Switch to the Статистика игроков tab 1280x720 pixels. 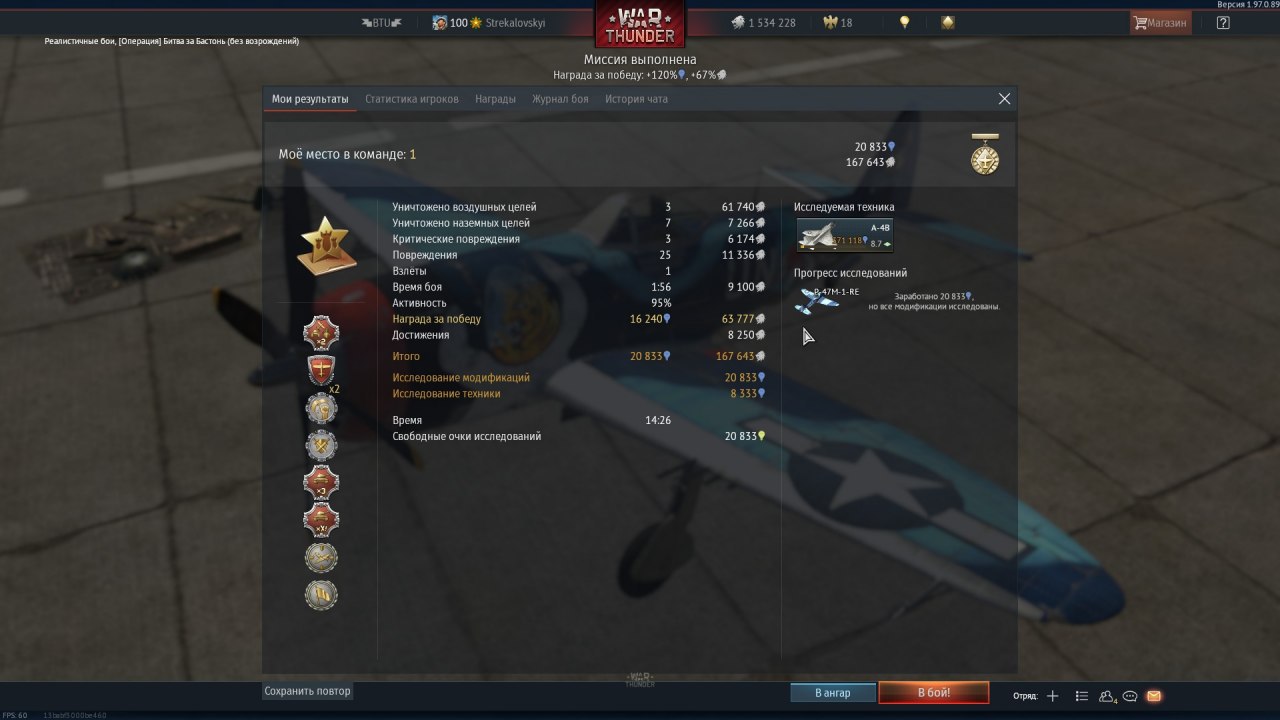click(x=412, y=99)
